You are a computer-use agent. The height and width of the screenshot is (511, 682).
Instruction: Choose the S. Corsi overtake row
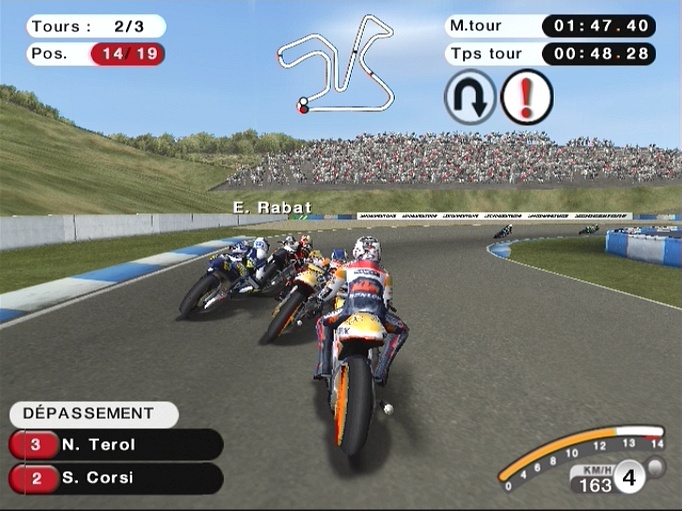point(116,478)
